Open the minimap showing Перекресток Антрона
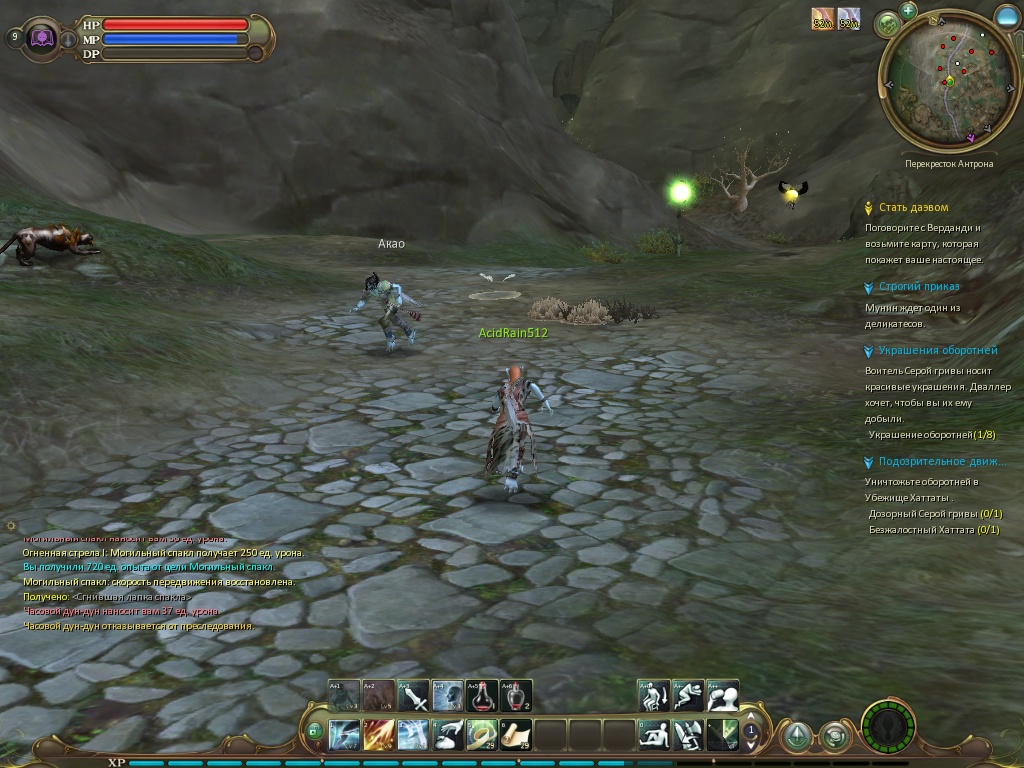The image size is (1024, 768). (x=940, y=82)
